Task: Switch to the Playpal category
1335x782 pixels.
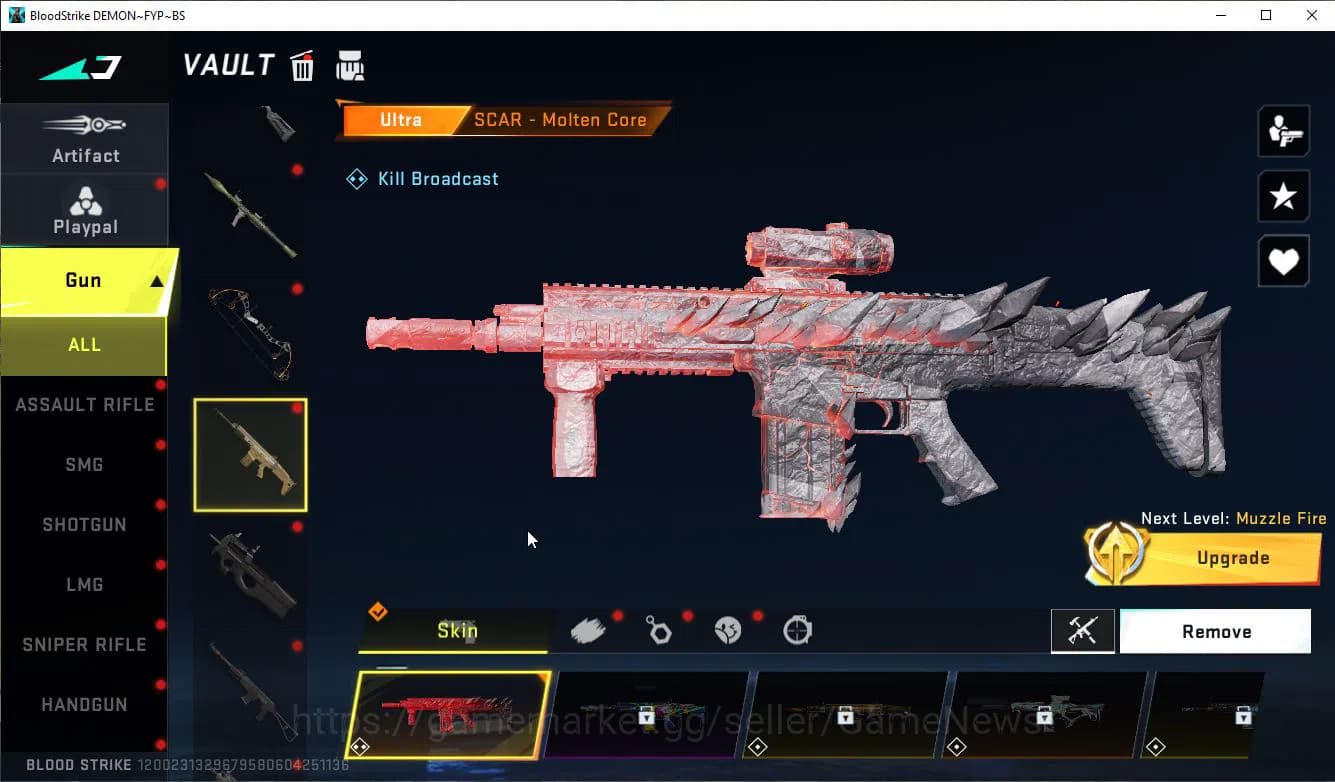Action: click(85, 211)
